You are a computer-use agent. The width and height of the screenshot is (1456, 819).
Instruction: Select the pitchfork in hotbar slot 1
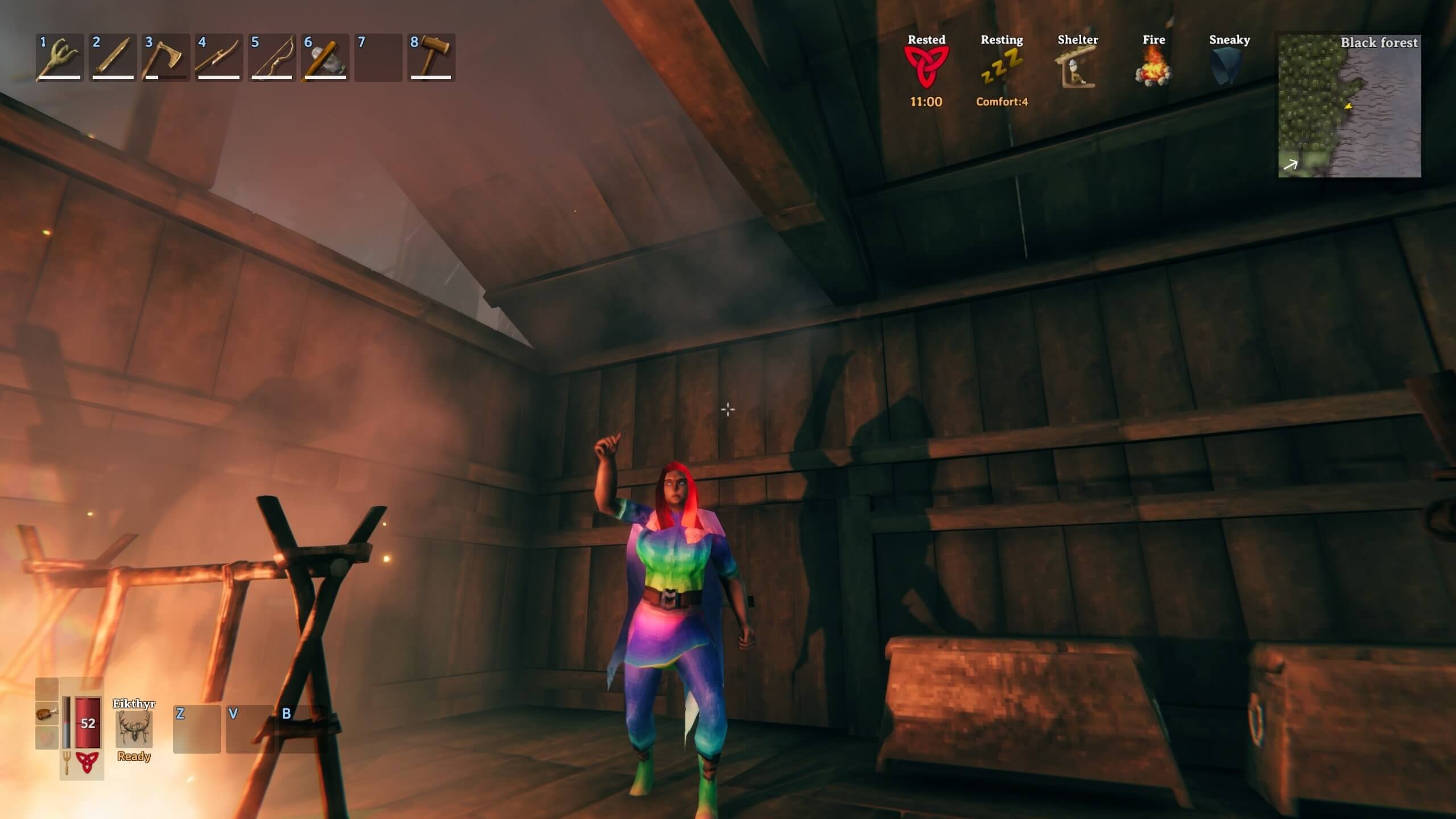tap(60, 57)
